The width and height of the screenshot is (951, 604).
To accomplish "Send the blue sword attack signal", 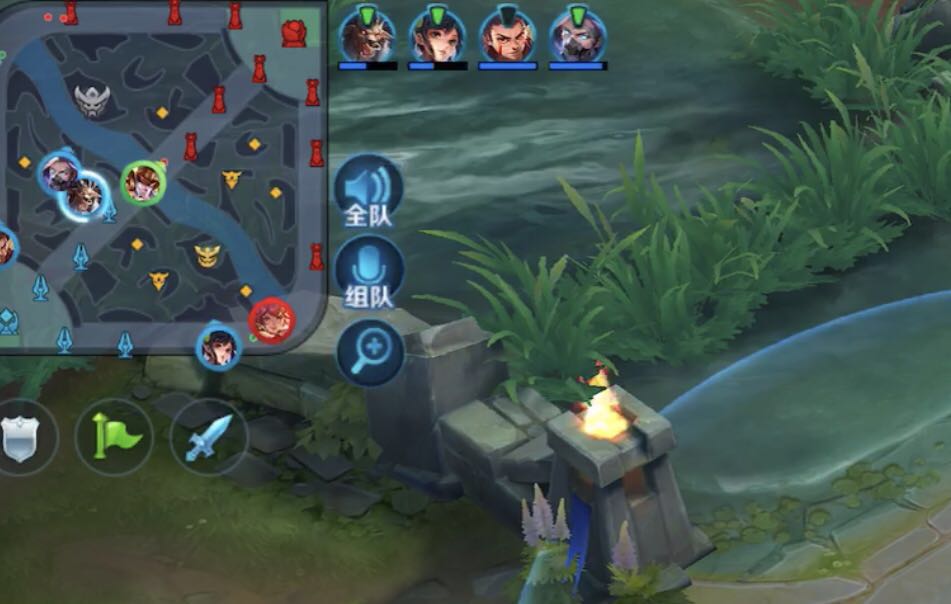I will click(x=208, y=437).
